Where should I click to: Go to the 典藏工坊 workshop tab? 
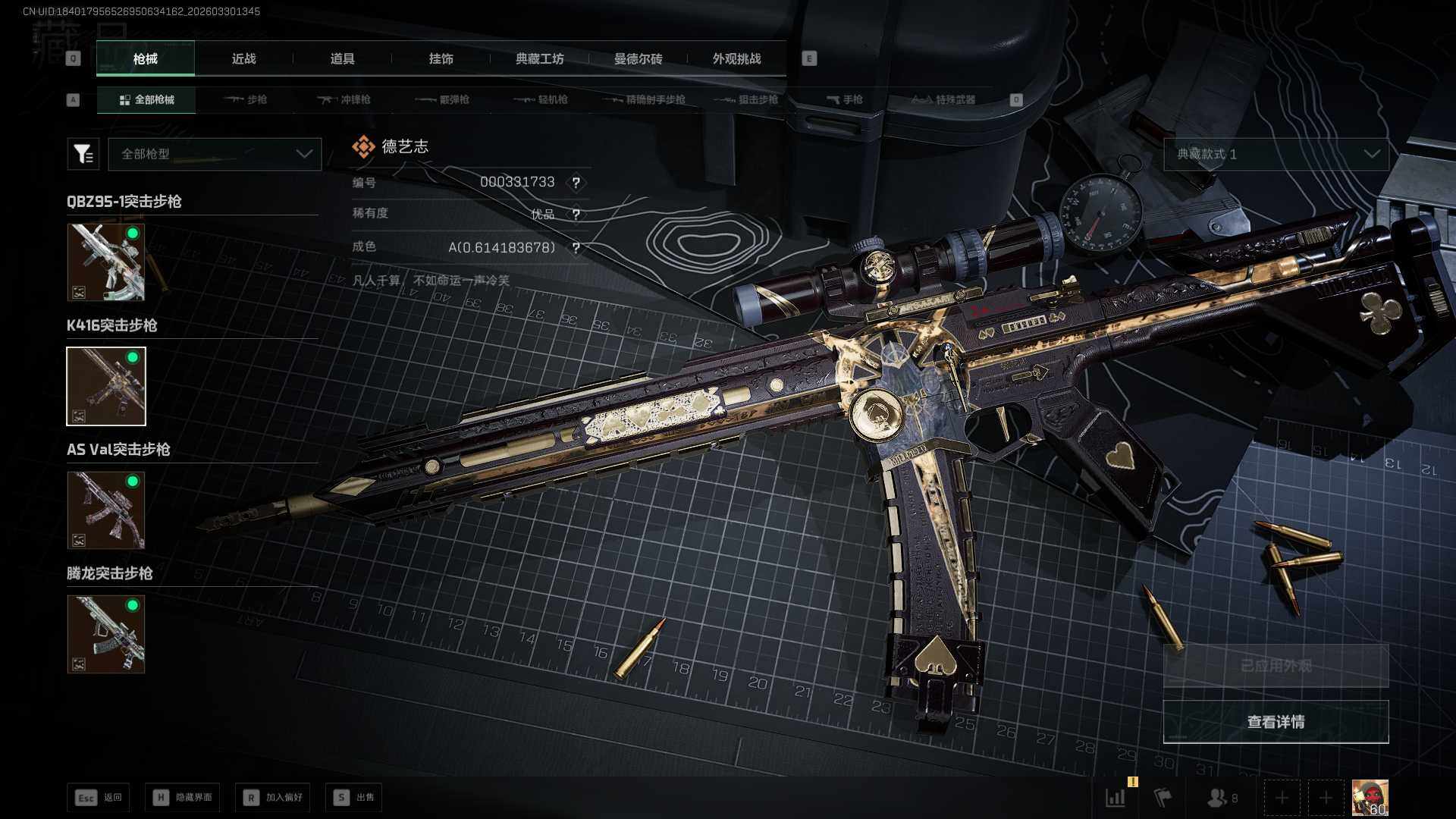coord(539,59)
